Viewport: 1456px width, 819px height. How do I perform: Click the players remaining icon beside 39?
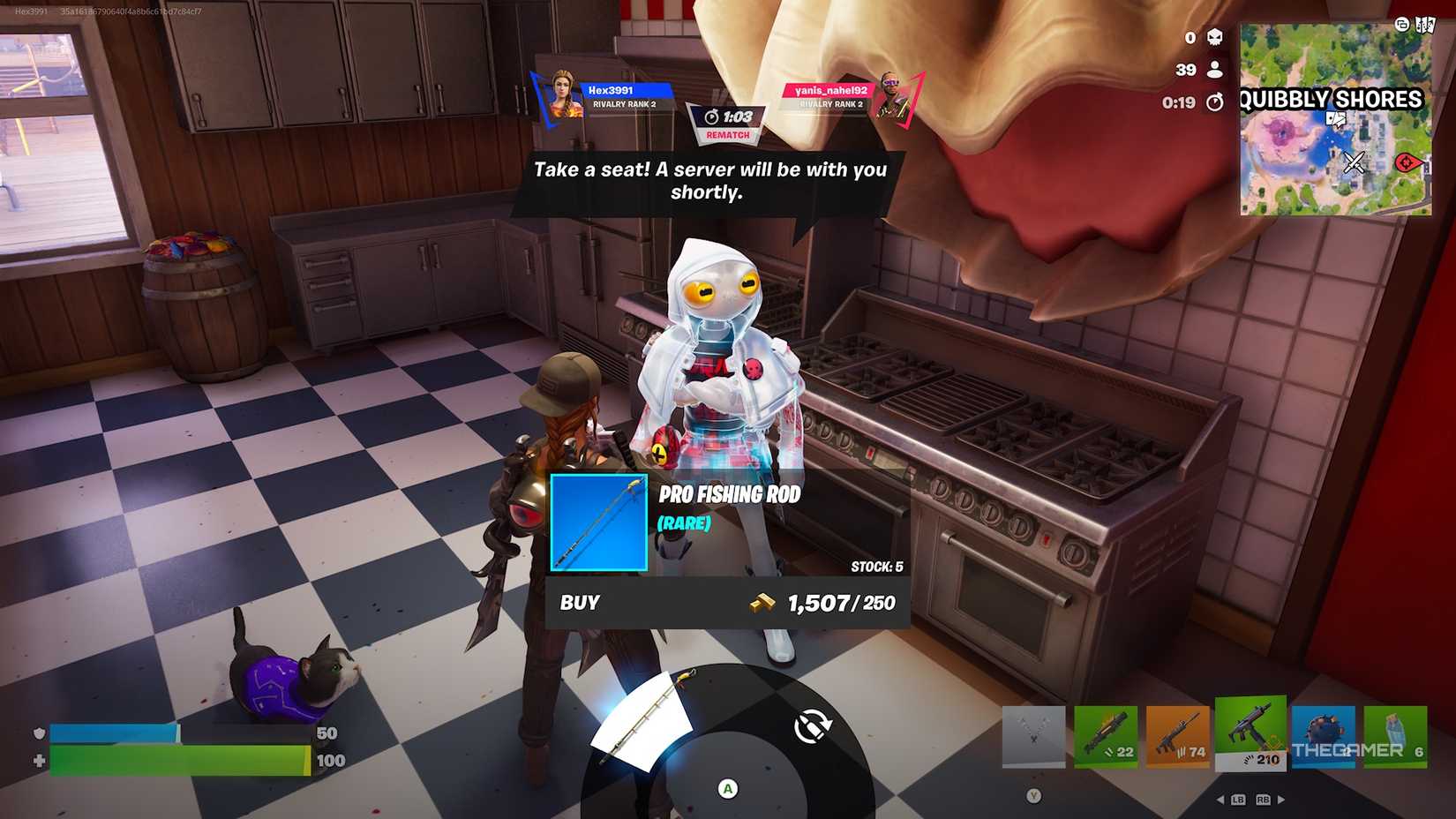[1215, 69]
